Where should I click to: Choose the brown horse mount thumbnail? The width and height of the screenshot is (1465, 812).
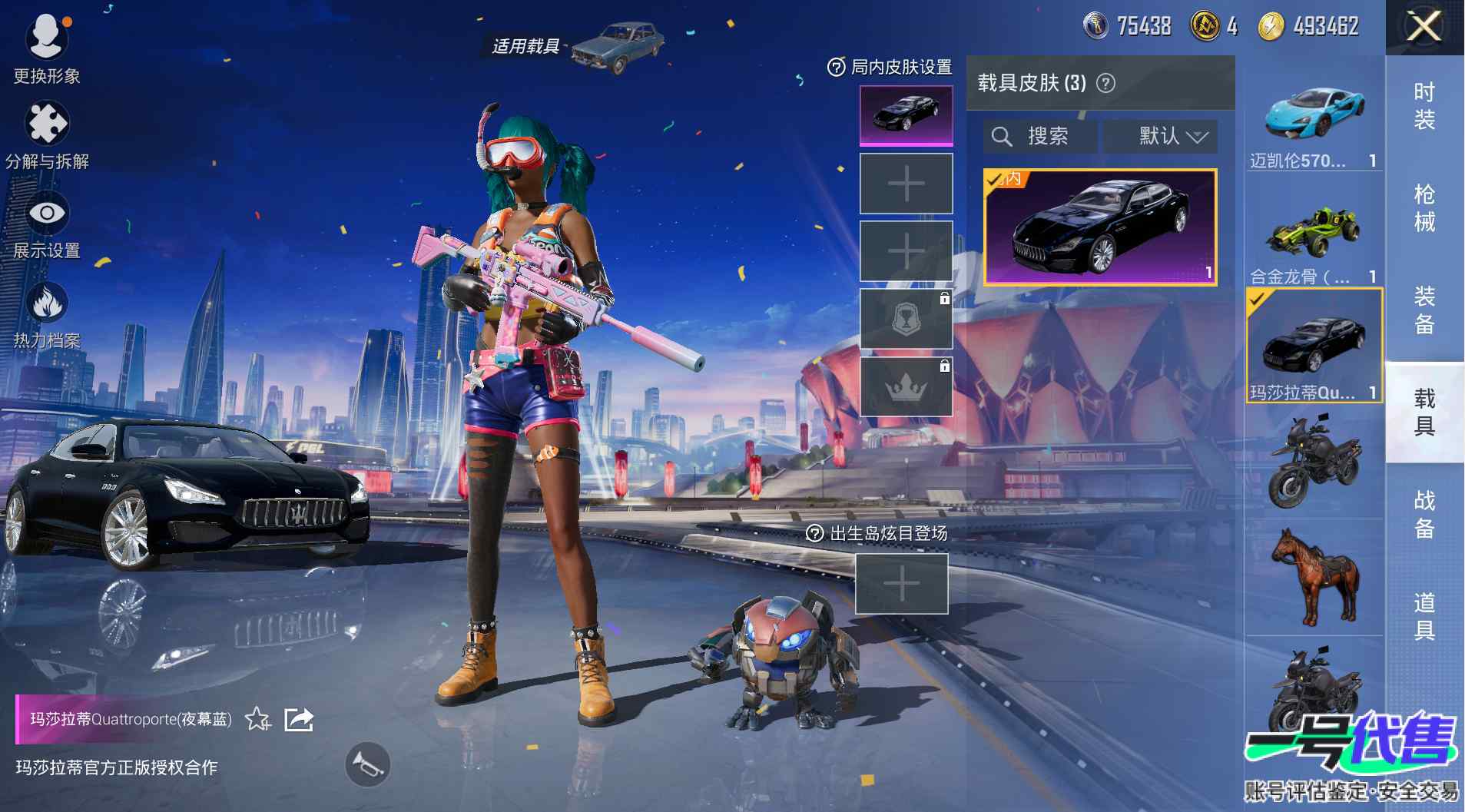click(1314, 576)
